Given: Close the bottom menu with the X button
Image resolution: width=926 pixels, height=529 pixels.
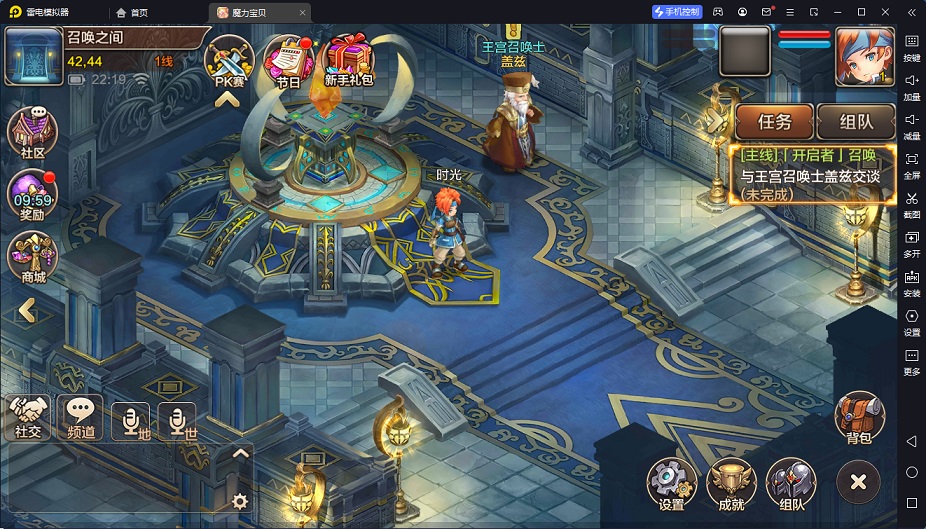Looking at the screenshot, I should pos(857,483).
